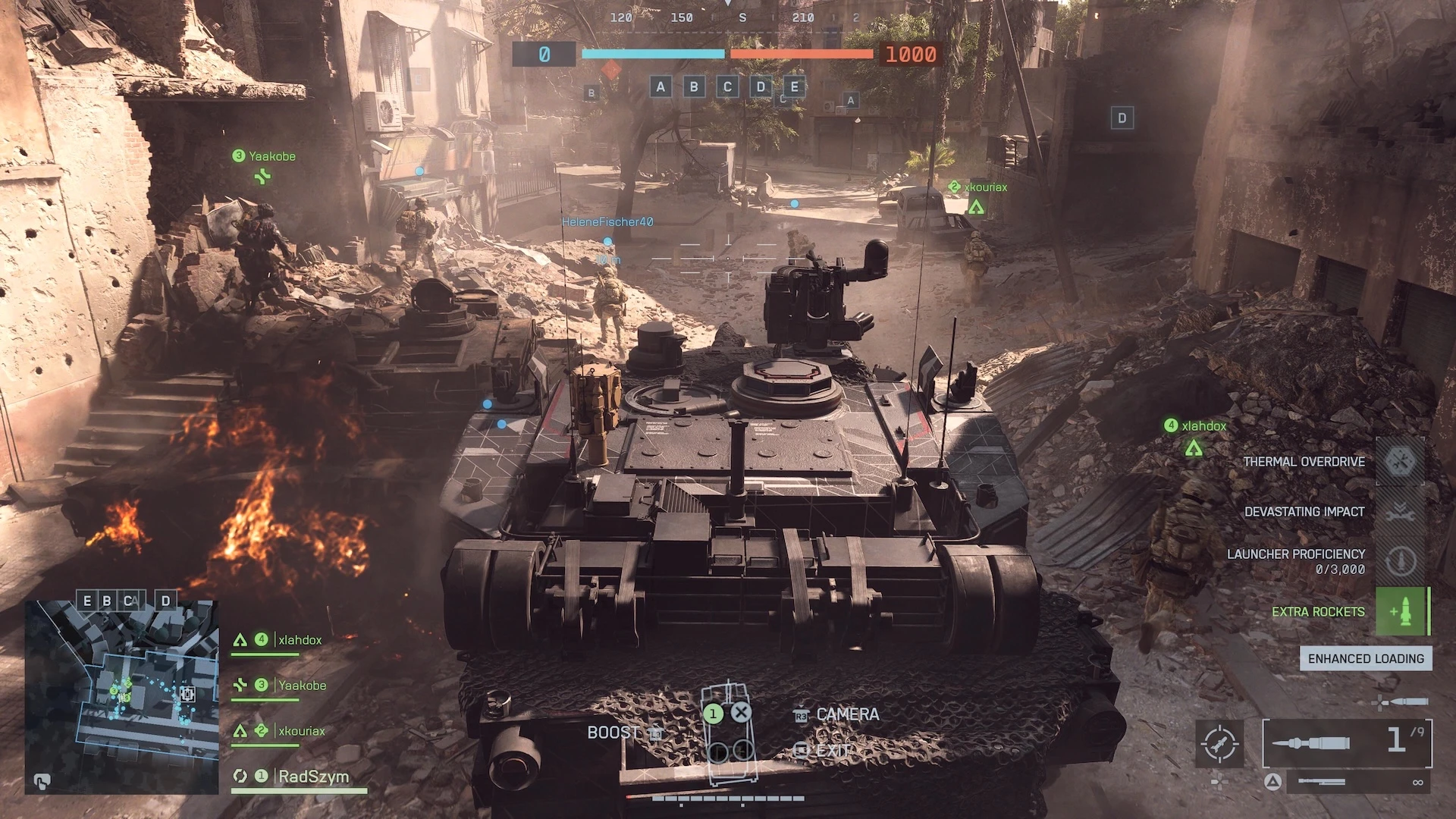1456x819 pixels.
Task: Select squad member xlahdox in squad list
Action: click(300, 640)
